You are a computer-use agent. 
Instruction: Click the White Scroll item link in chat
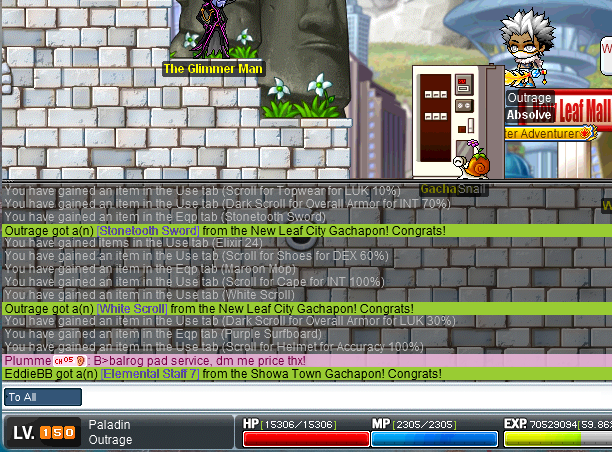[x=132, y=309]
